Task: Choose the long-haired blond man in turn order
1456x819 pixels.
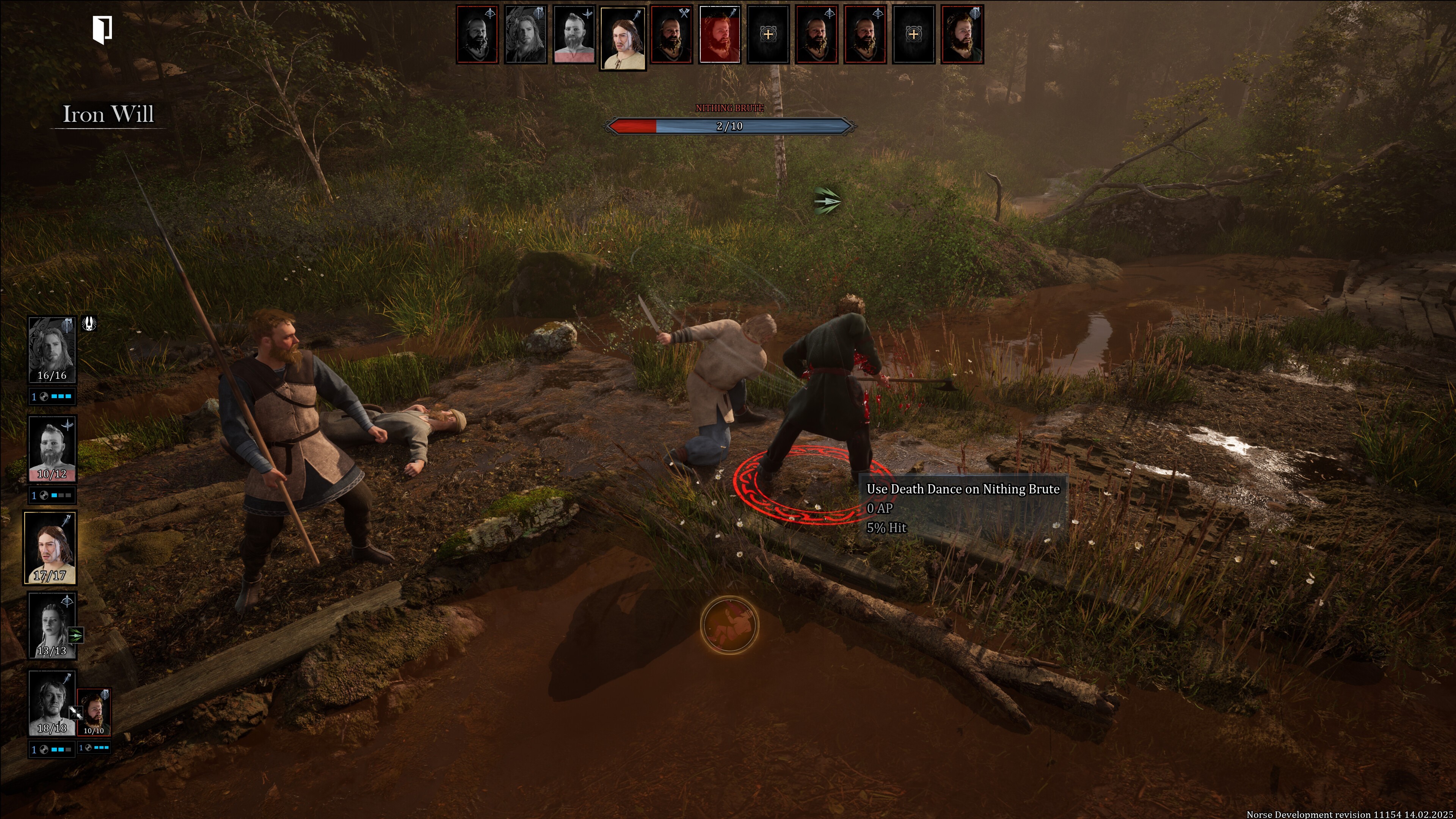Action: 526,35
